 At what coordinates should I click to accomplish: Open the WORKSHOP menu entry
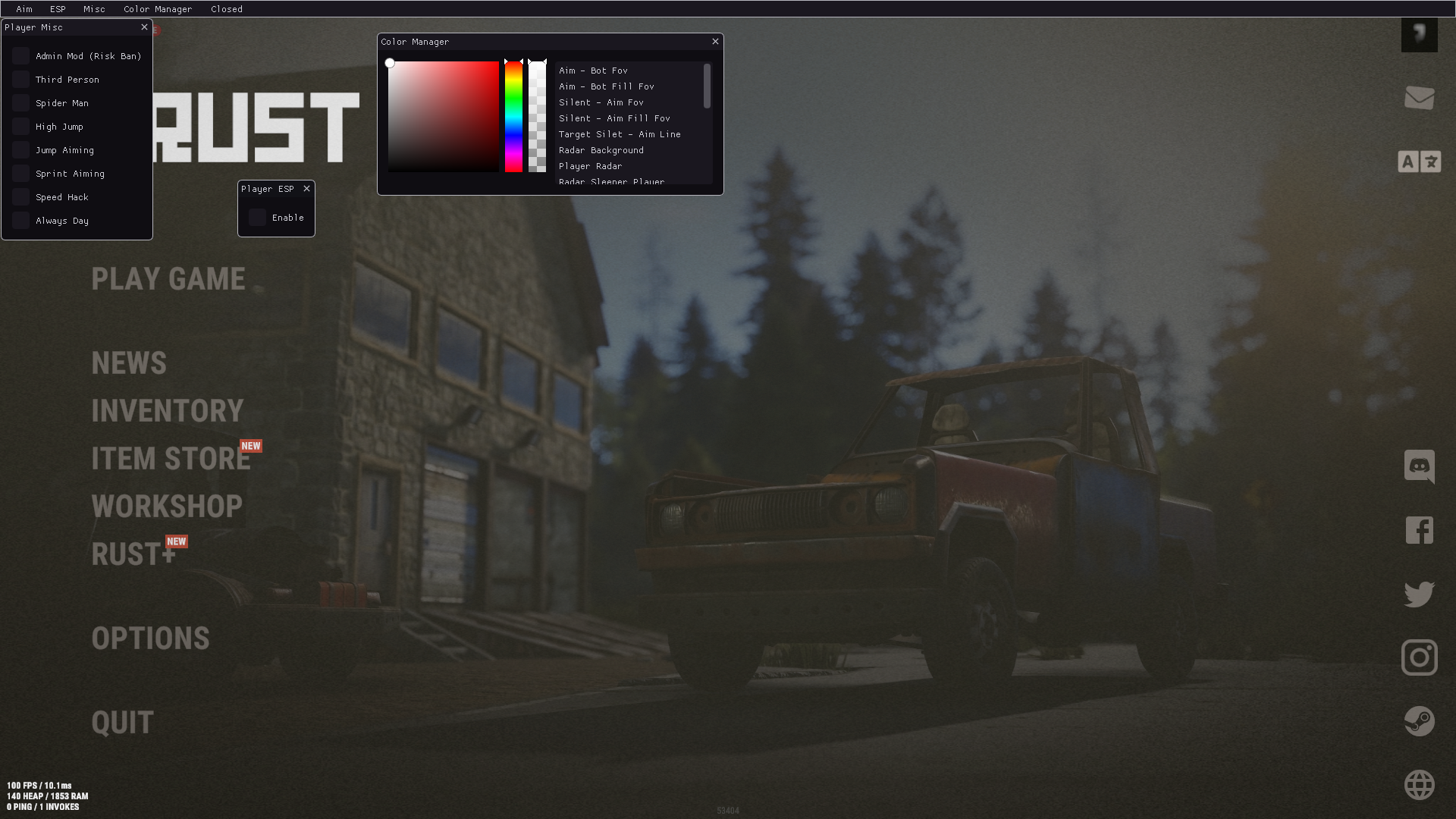[x=167, y=507]
